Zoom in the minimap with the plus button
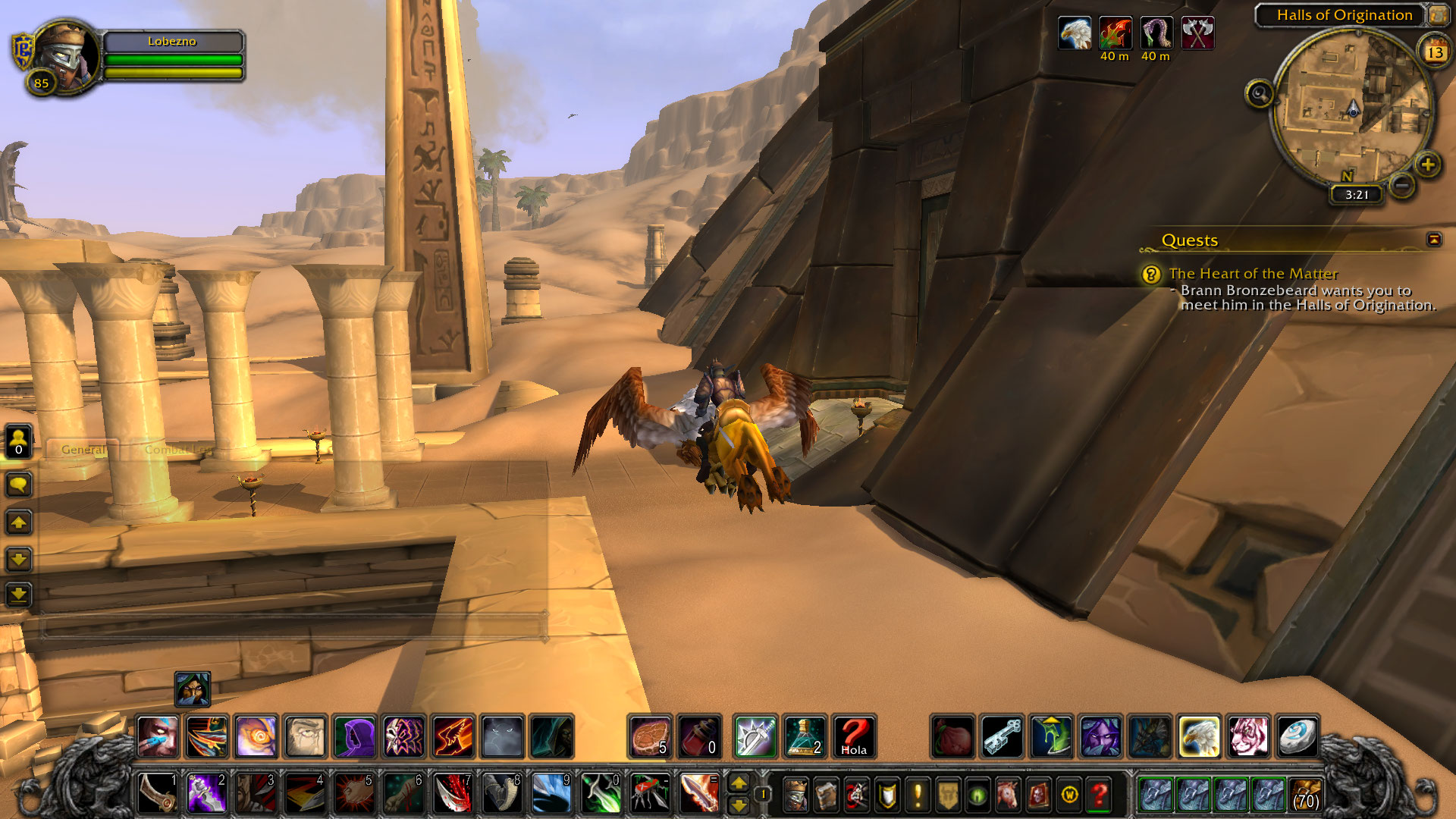1456x819 pixels. tap(1428, 165)
